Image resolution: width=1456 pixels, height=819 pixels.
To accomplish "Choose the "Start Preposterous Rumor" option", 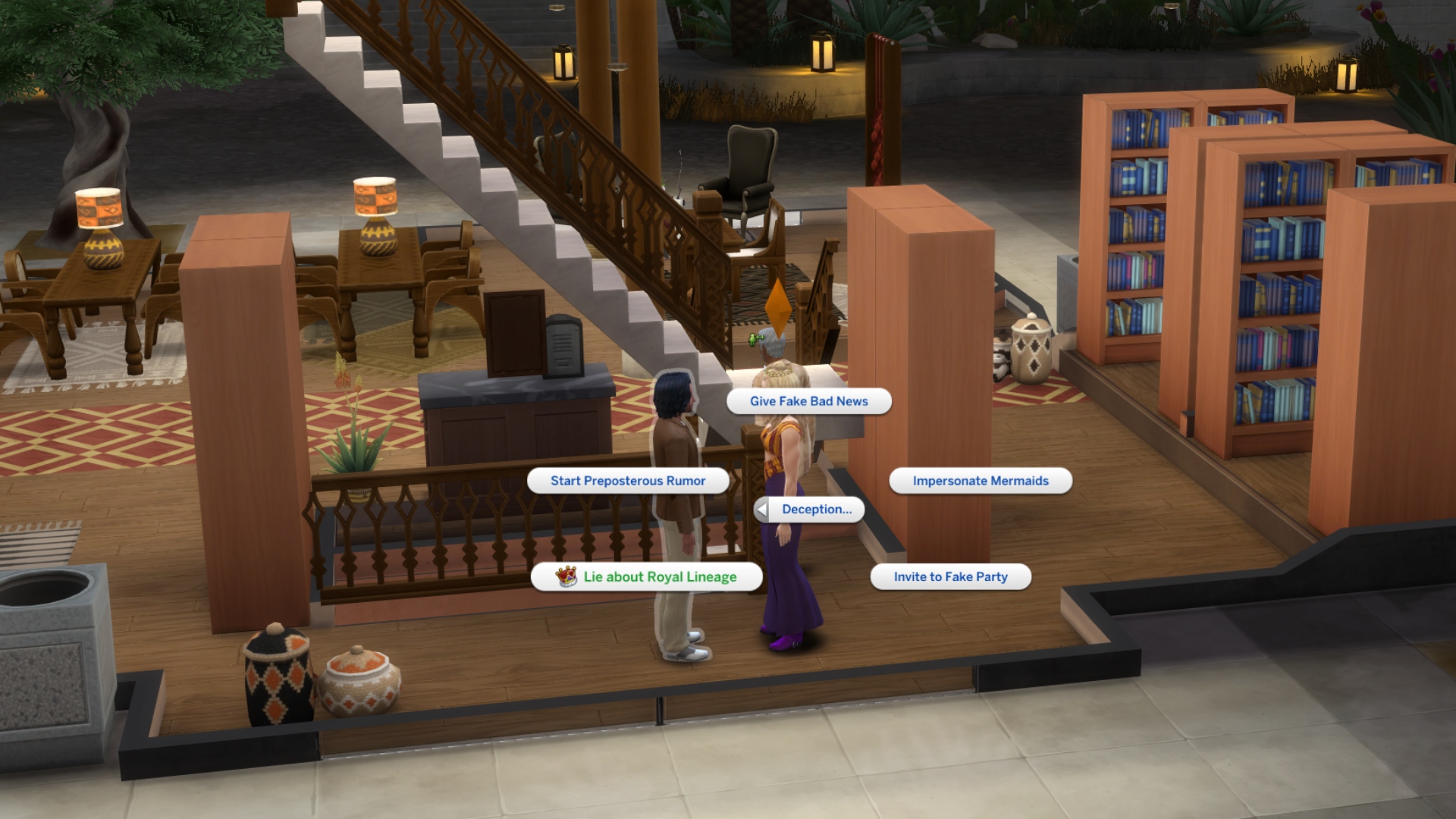I will pyautogui.click(x=628, y=480).
